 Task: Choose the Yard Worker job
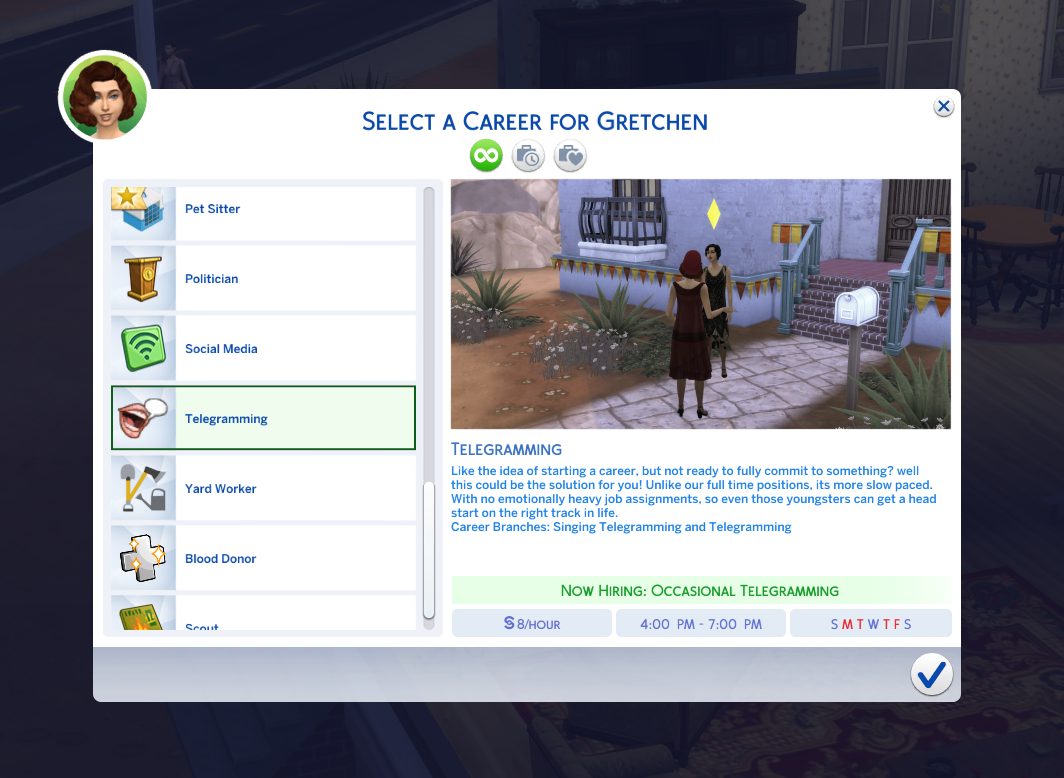coord(264,489)
